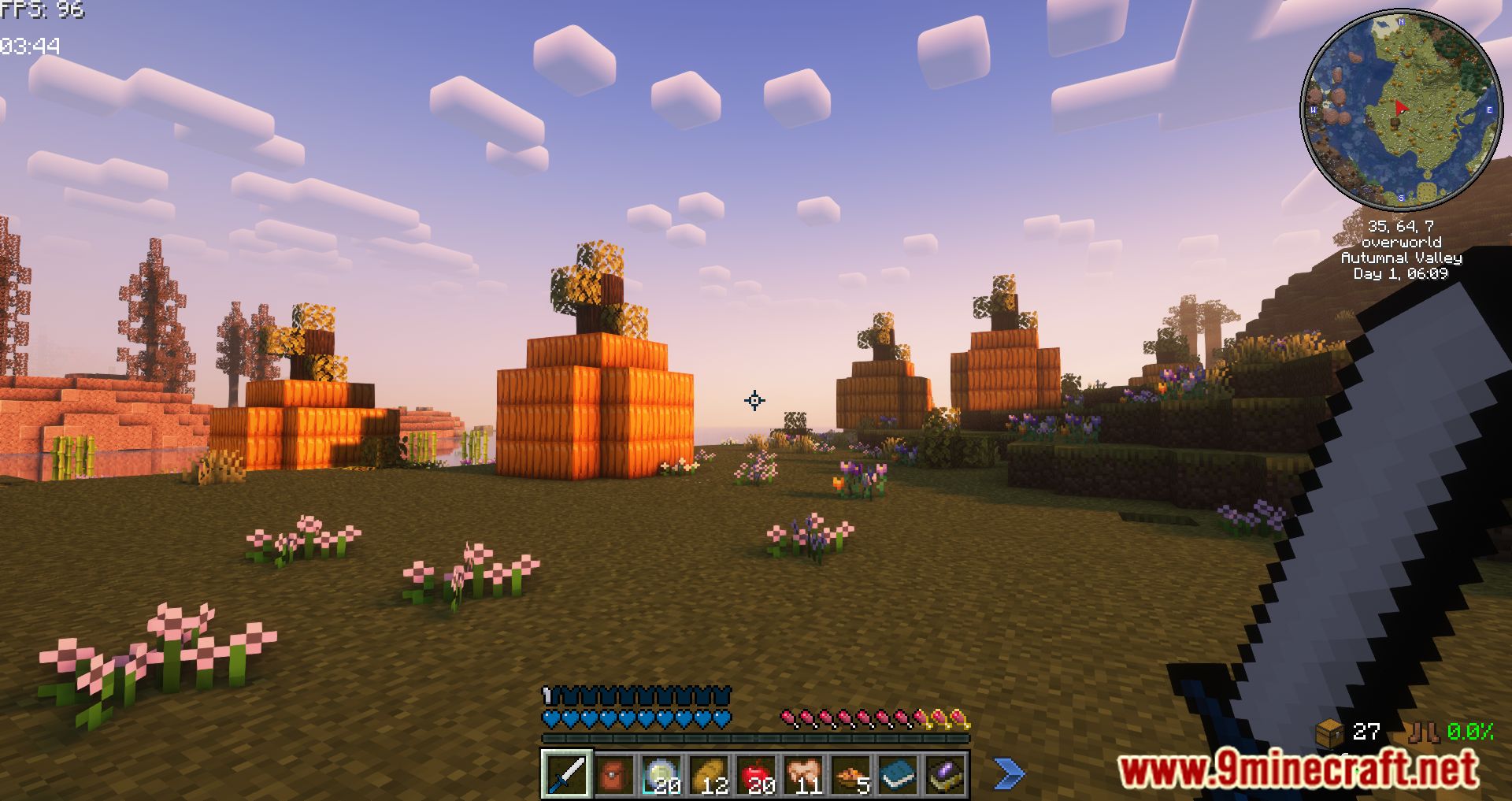Select the purple gem pedestal slot

pos(945,774)
